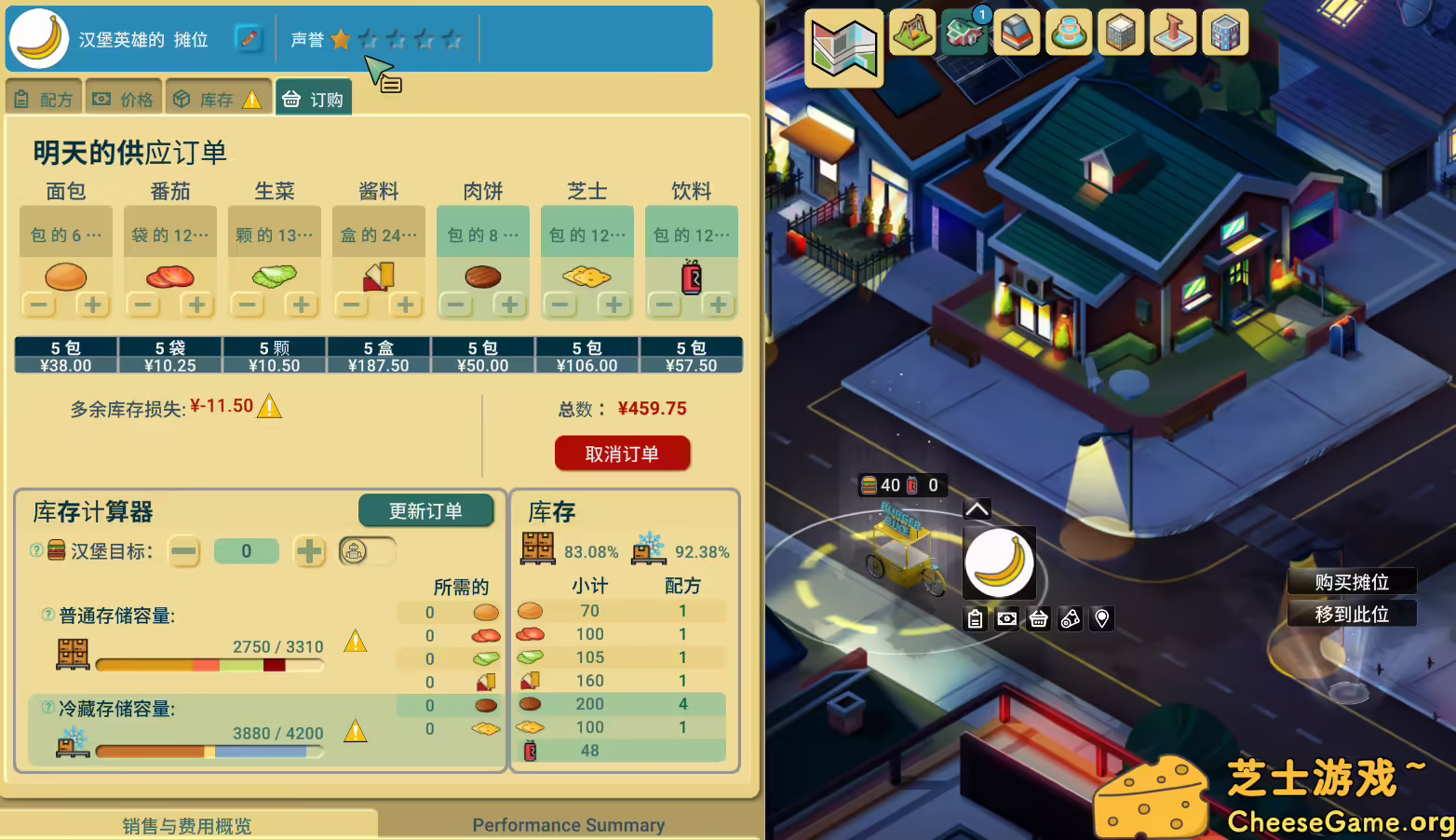Screen dimensions: 1456x840
Task: Select the tram icon in the building toolbar
Action: tap(1017, 33)
